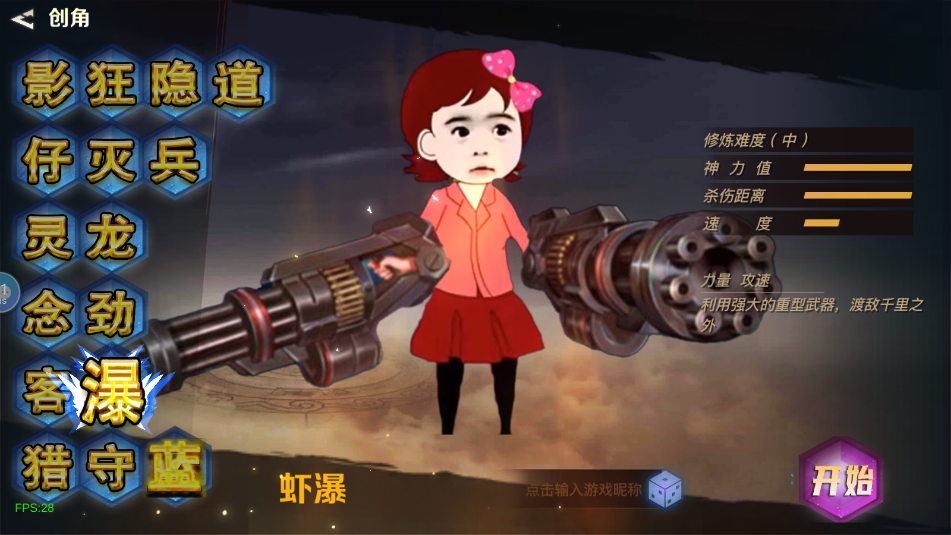Viewport: 951px width, 535px height.
Task: Pick the 念 class hexagon
Action: pos(48,314)
